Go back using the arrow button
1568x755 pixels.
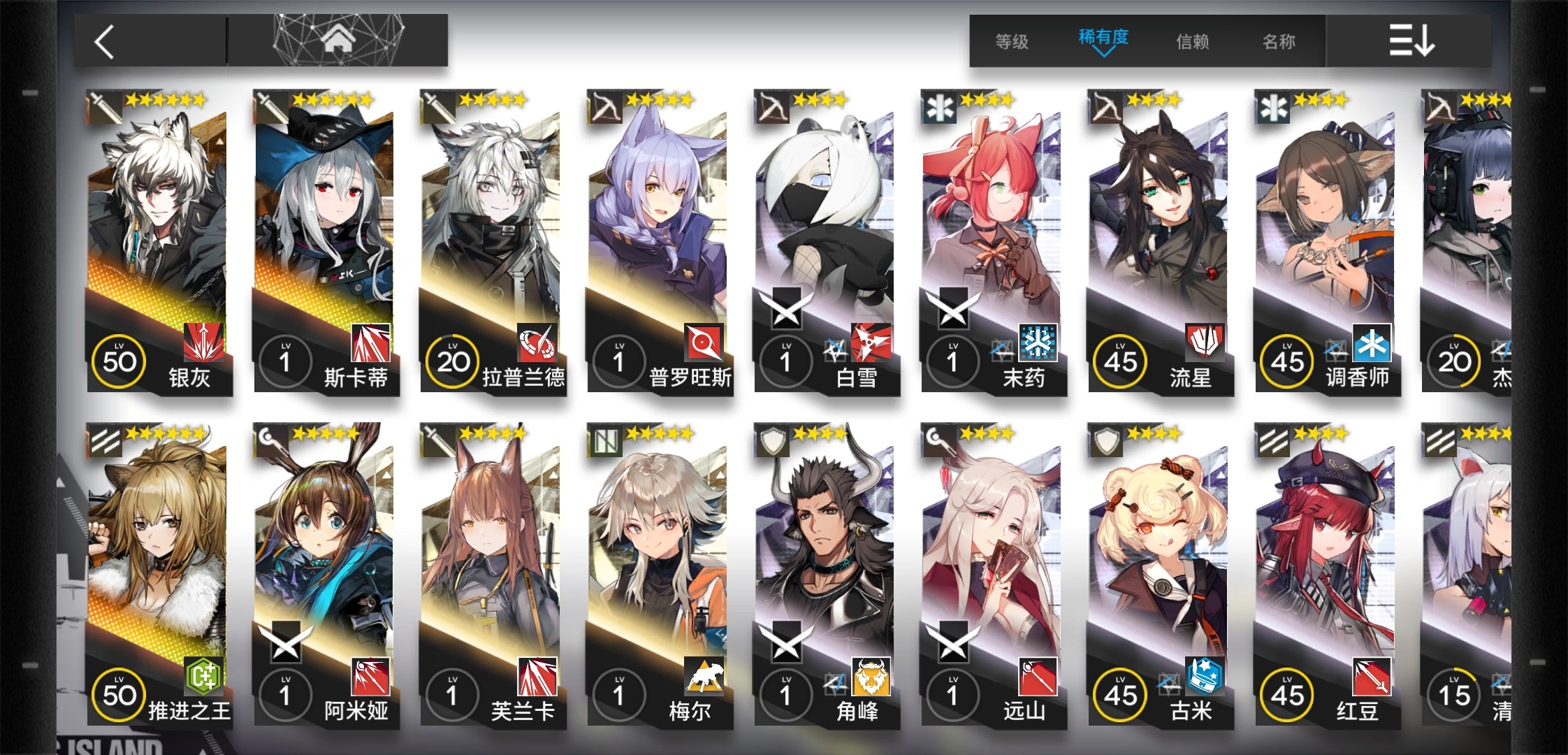tap(105, 42)
